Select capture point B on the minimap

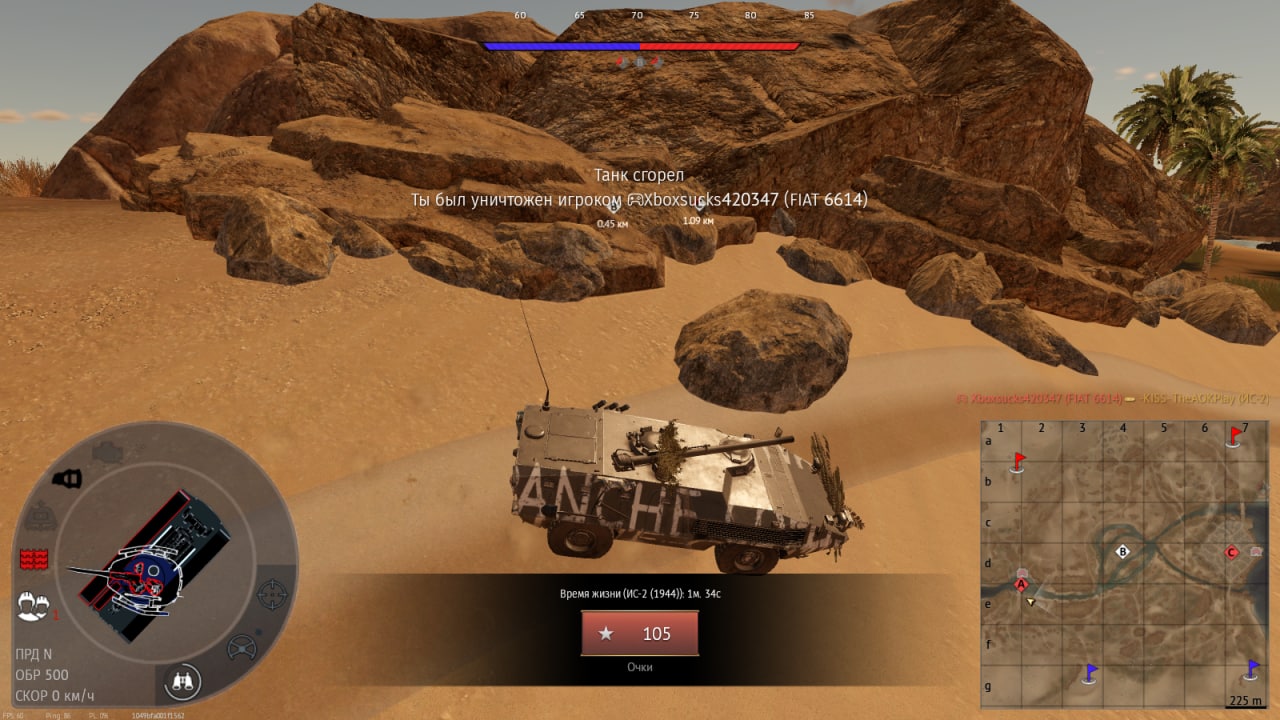coord(1122,551)
